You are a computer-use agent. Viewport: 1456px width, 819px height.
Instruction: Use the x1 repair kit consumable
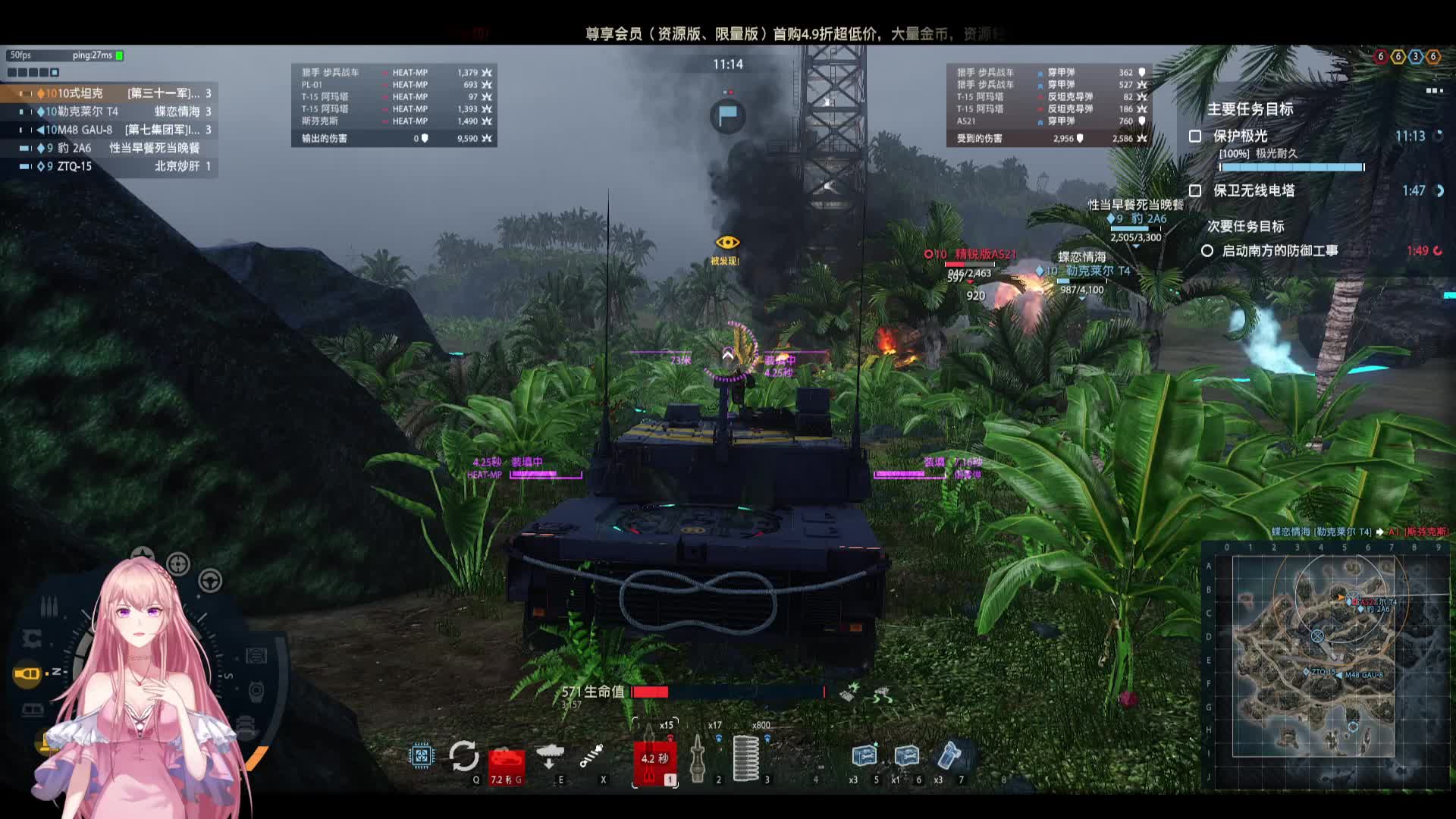(906, 756)
